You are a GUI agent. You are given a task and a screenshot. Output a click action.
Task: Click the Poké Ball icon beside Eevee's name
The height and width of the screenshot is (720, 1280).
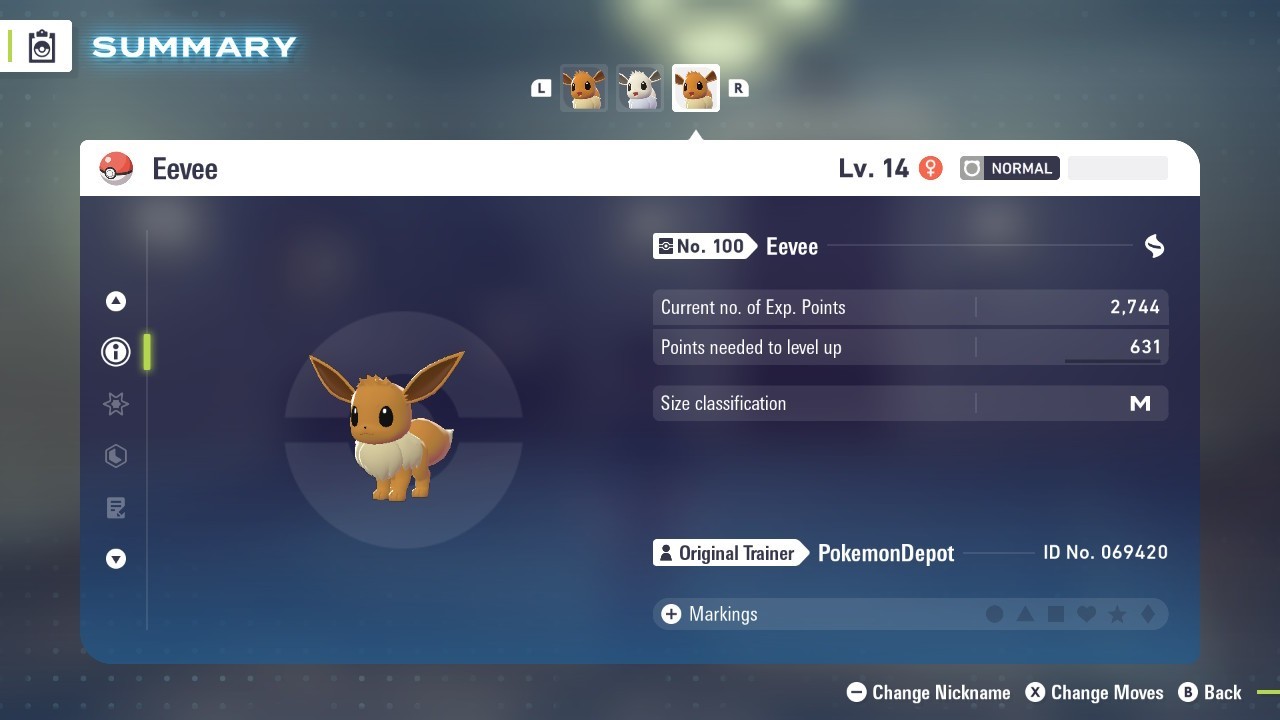coord(117,168)
